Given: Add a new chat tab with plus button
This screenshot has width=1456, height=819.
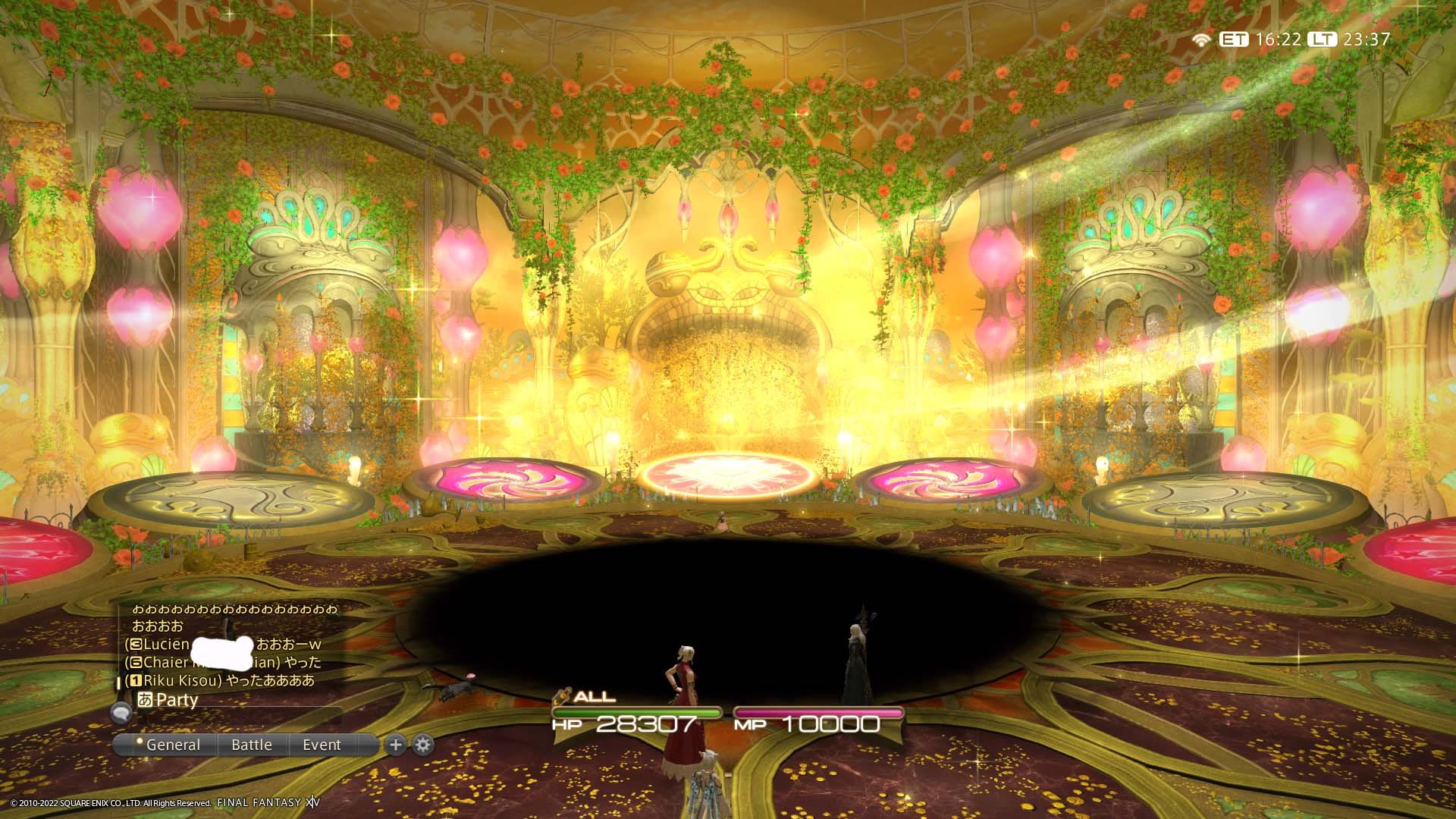Looking at the screenshot, I should click(395, 745).
